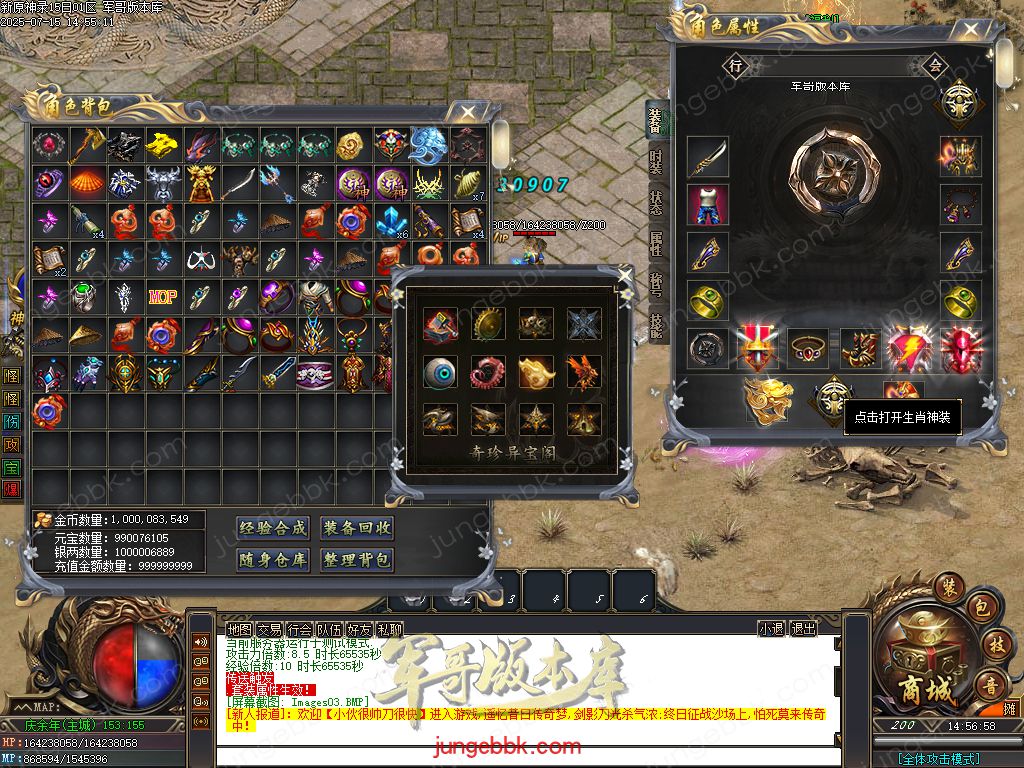Select the MOP item in the backpack
Screen dimensions: 1024x768
(x=163, y=297)
